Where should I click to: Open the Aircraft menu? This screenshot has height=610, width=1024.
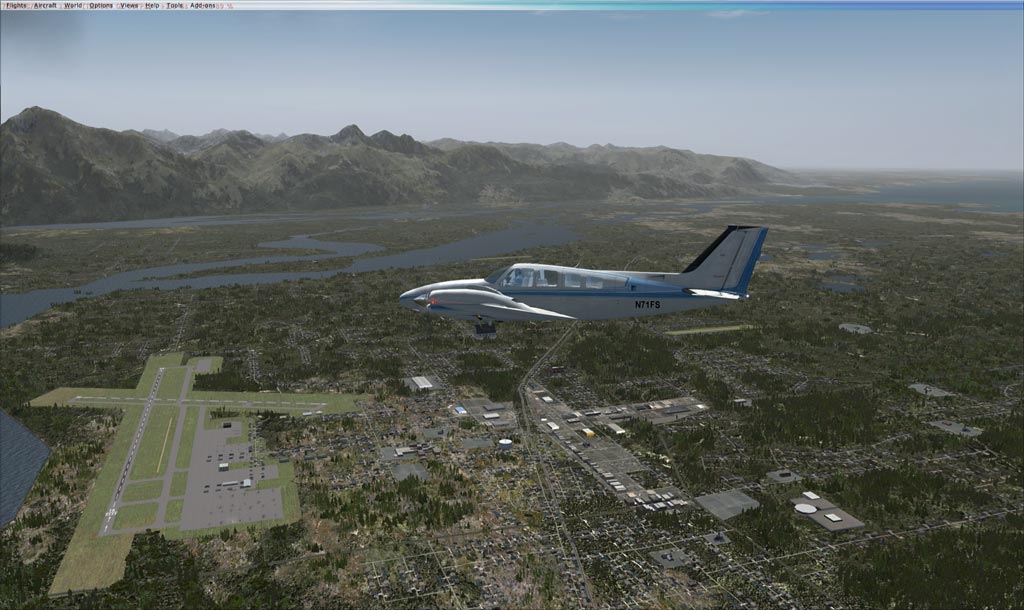click(45, 5)
